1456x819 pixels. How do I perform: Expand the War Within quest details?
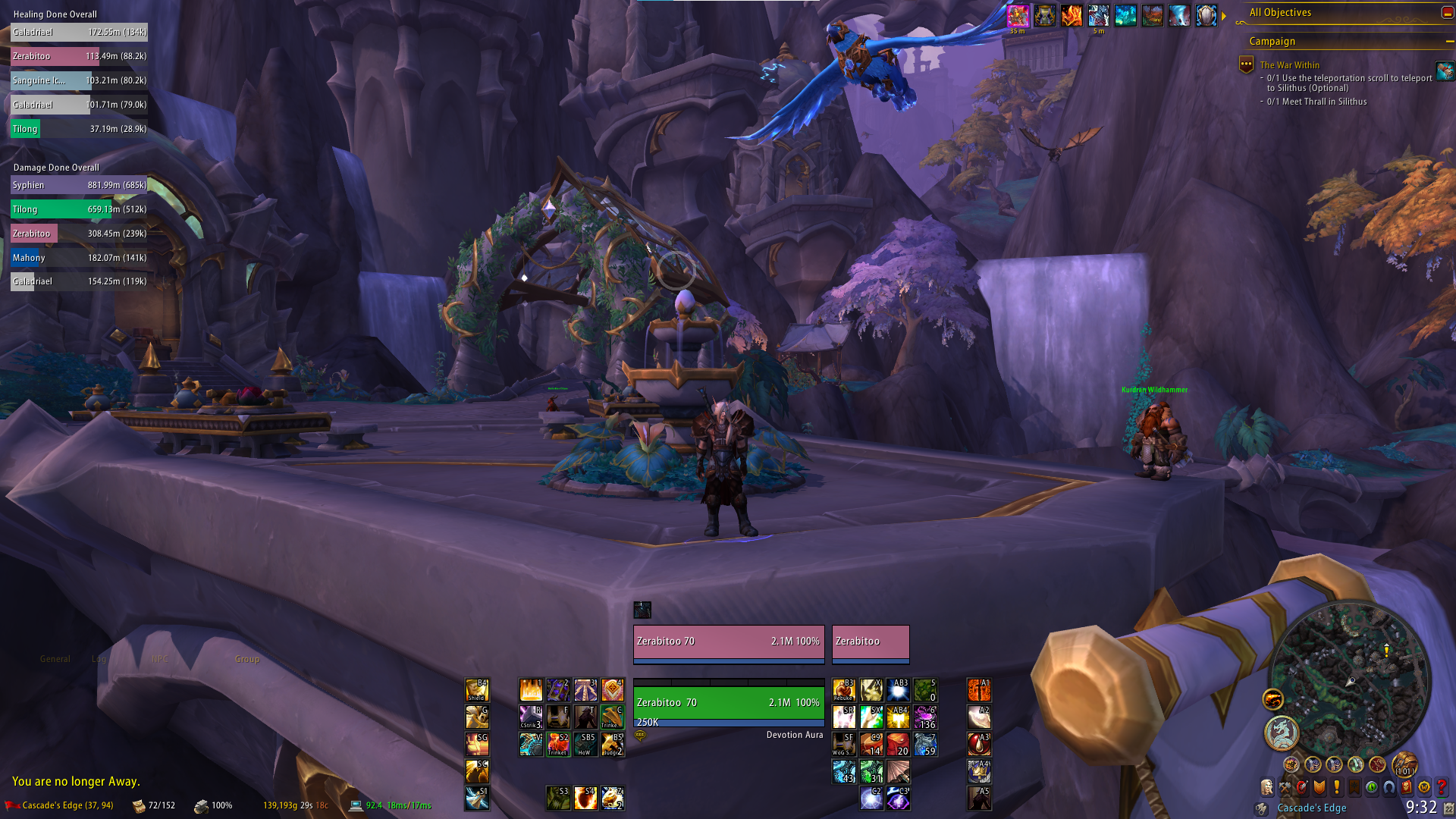(1289, 65)
